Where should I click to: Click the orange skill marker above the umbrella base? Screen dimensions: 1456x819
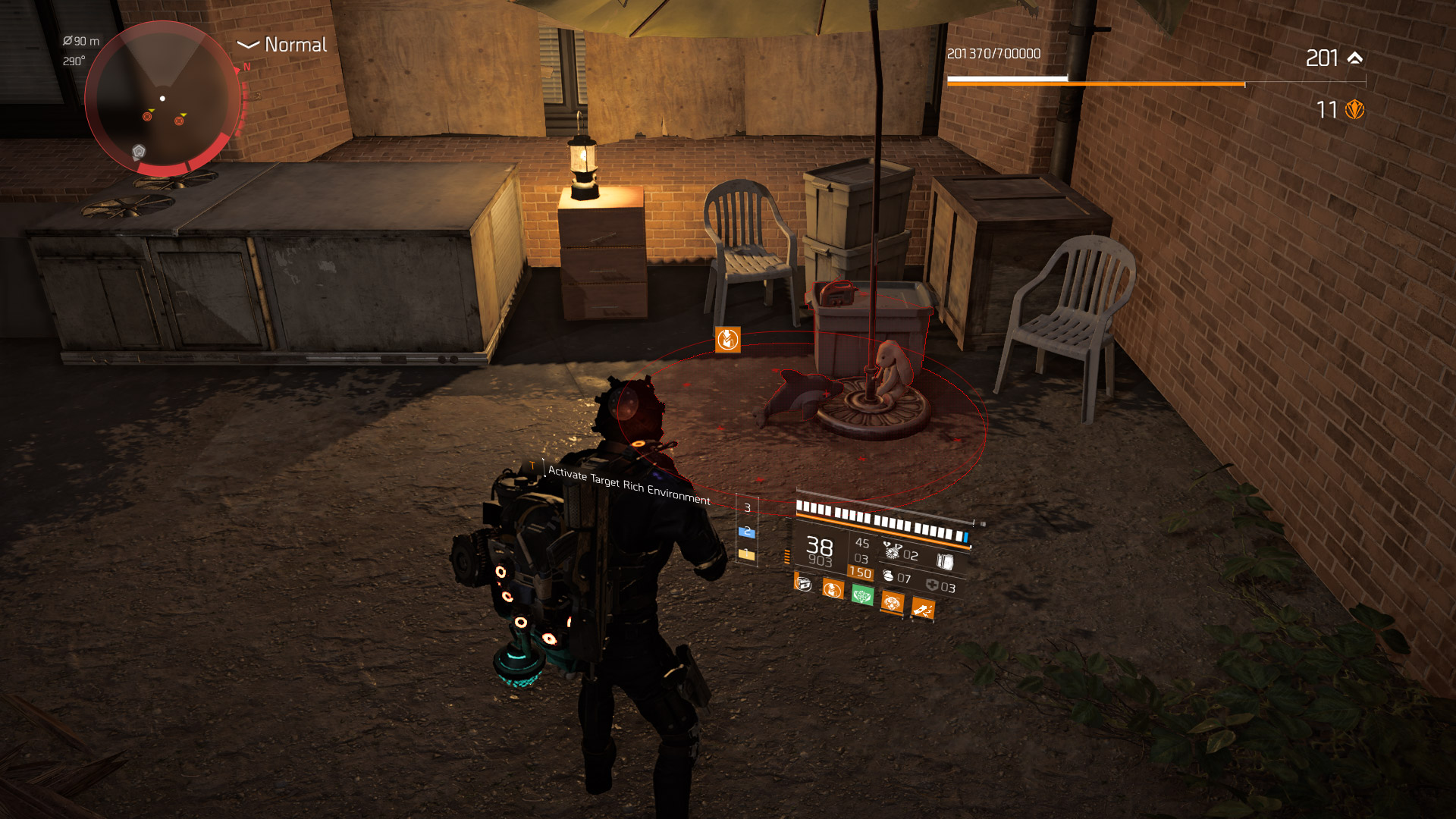(727, 340)
